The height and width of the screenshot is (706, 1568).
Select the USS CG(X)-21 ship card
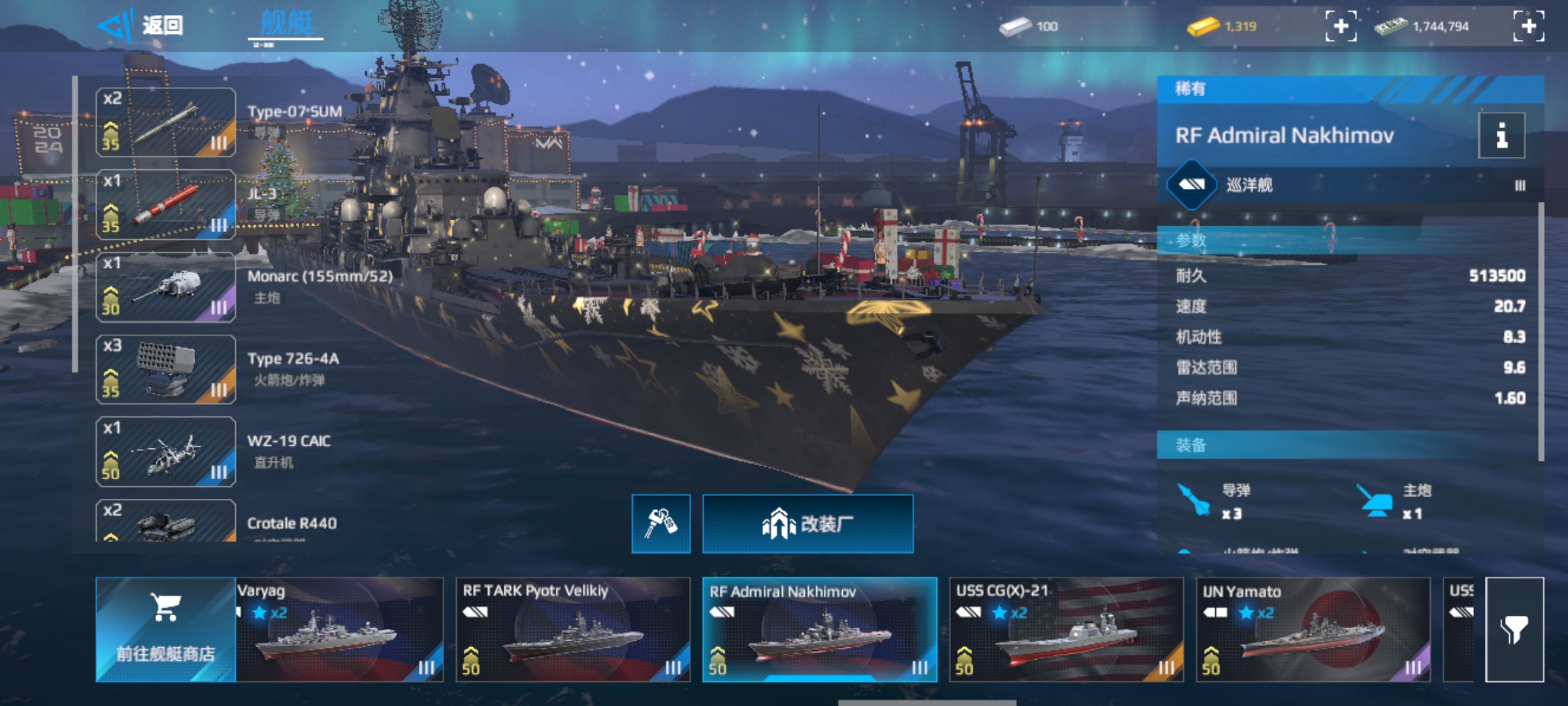pos(1066,630)
